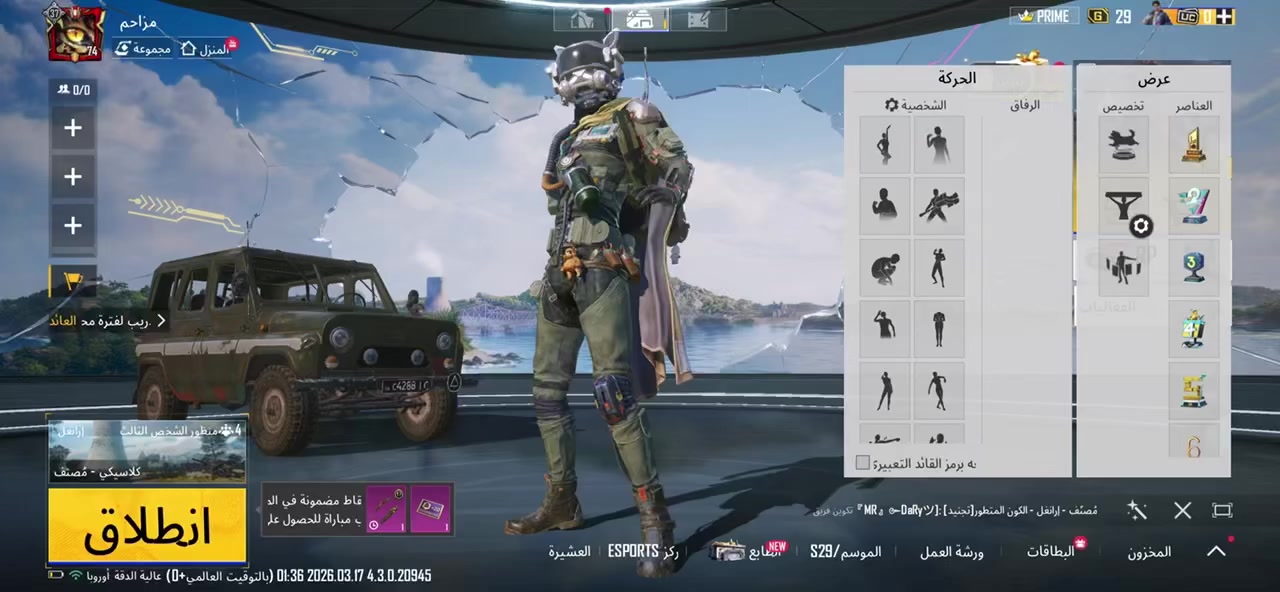The height and width of the screenshot is (592, 1280).
Task: Choose the game mode map thumbnail
Action: click(147, 450)
